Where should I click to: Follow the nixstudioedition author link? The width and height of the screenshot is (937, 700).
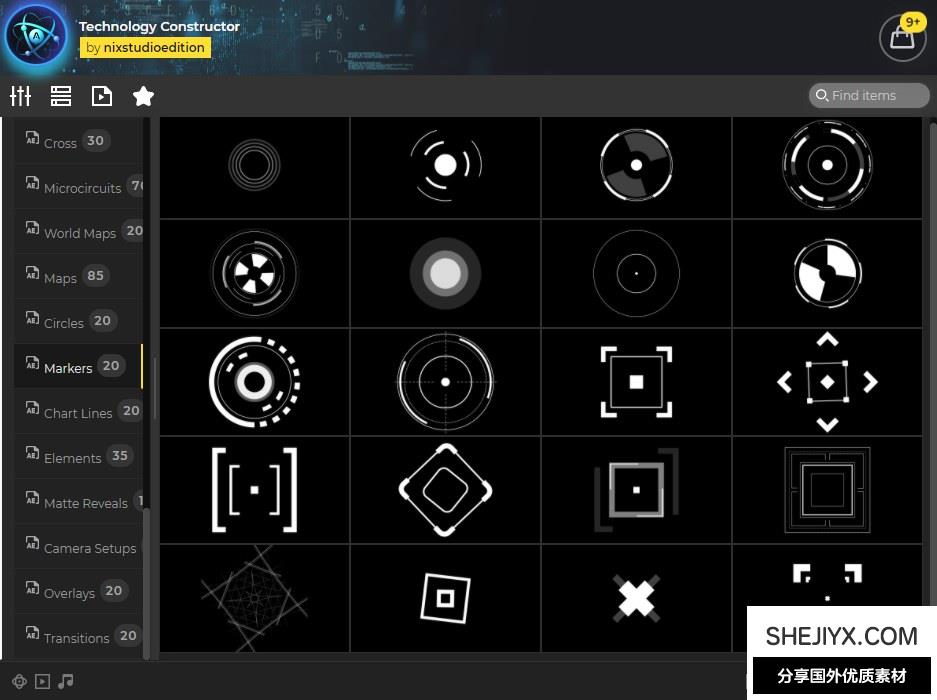(x=145, y=47)
